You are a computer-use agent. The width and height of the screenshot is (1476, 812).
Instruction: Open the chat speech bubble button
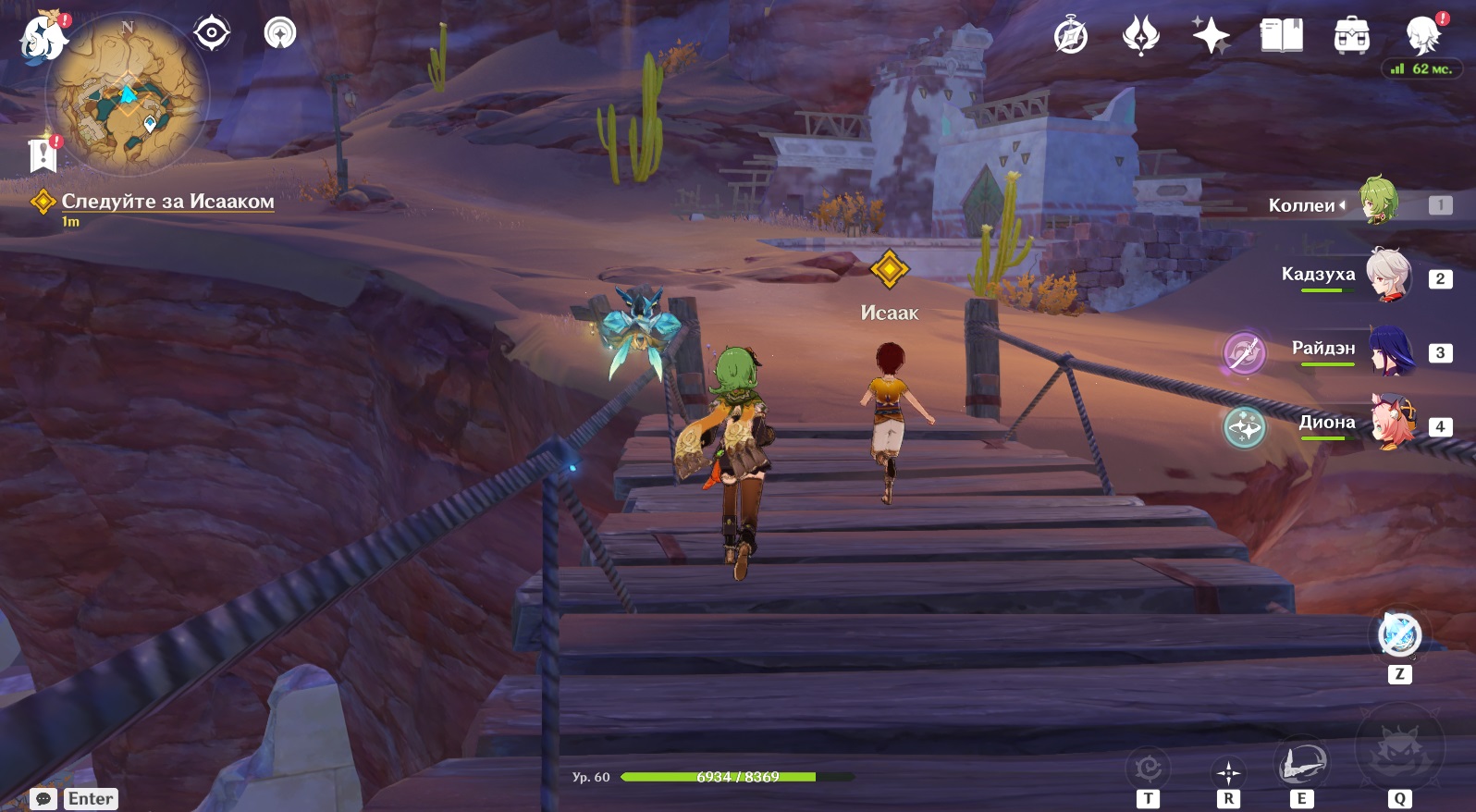coord(43,799)
